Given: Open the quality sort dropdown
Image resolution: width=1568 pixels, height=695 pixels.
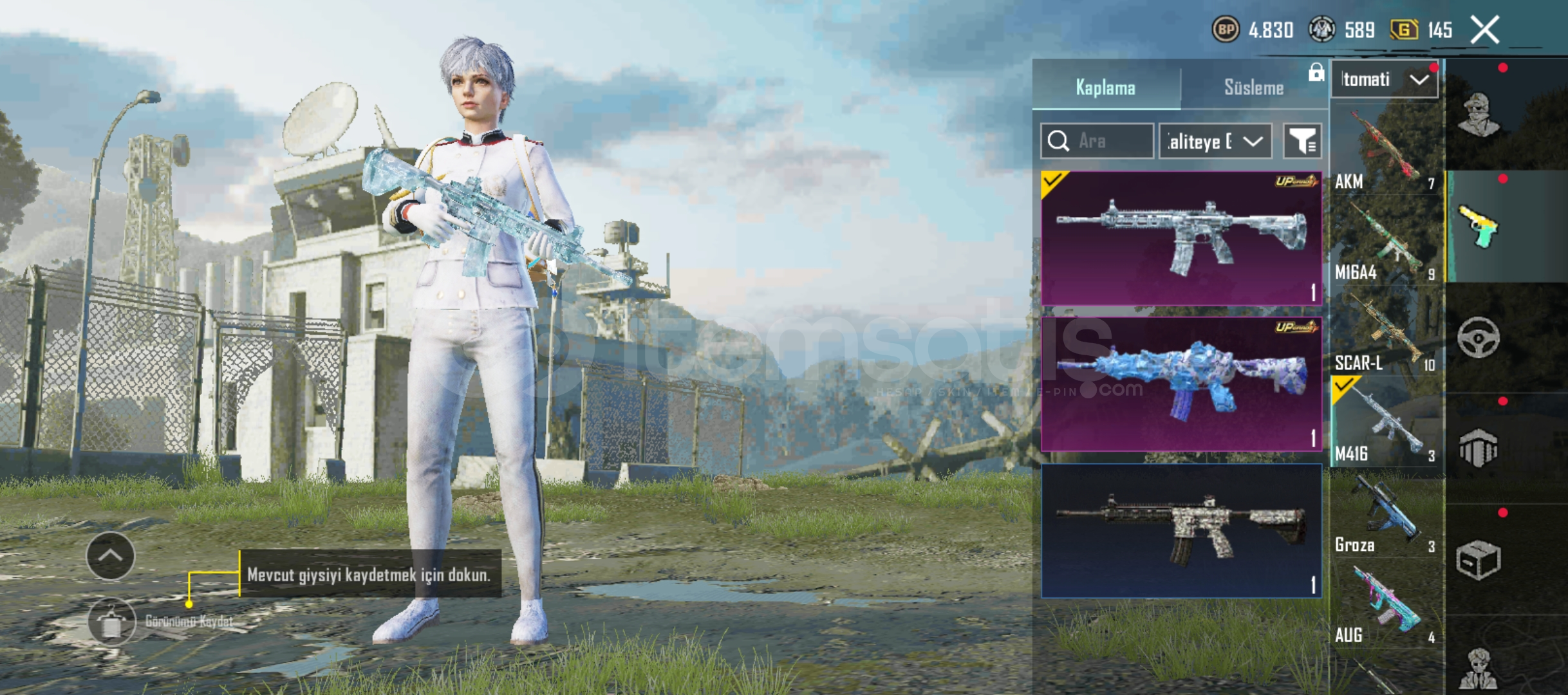Looking at the screenshot, I should pyautogui.click(x=1215, y=141).
